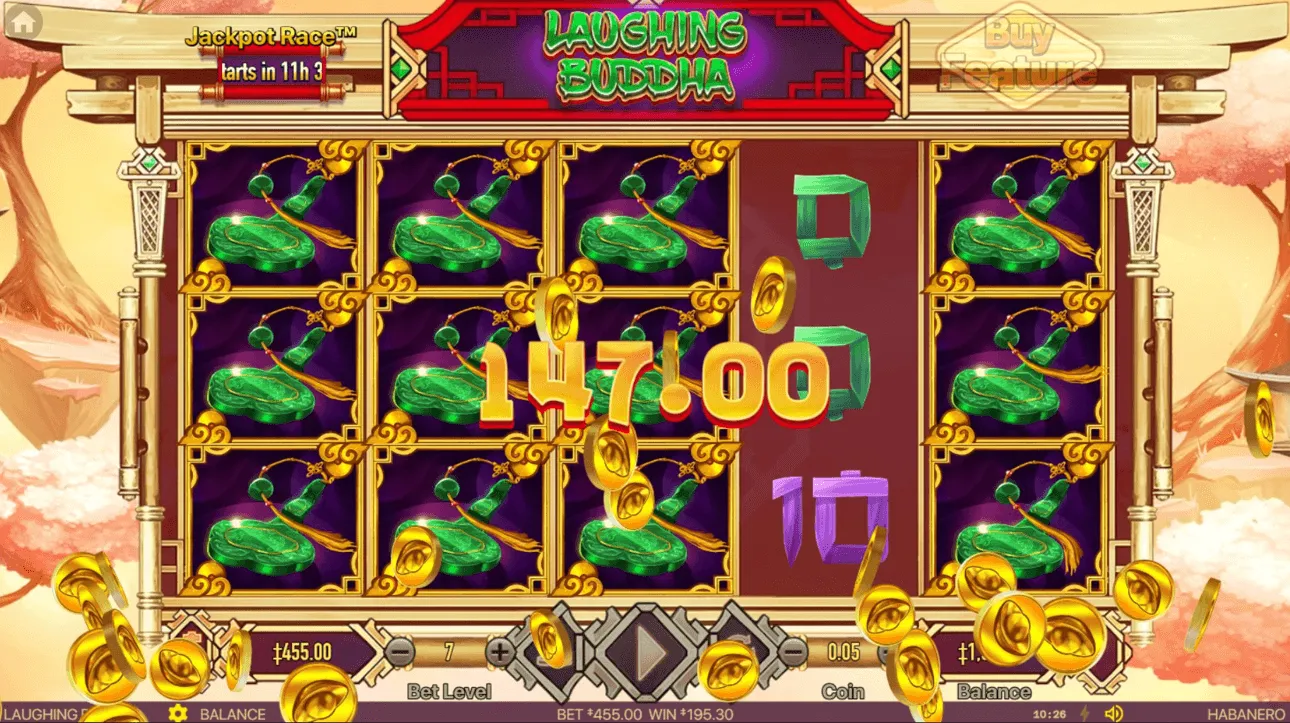This screenshot has width=1290, height=723.
Task: Open the settings gear in bottom bar
Action: coord(178,714)
